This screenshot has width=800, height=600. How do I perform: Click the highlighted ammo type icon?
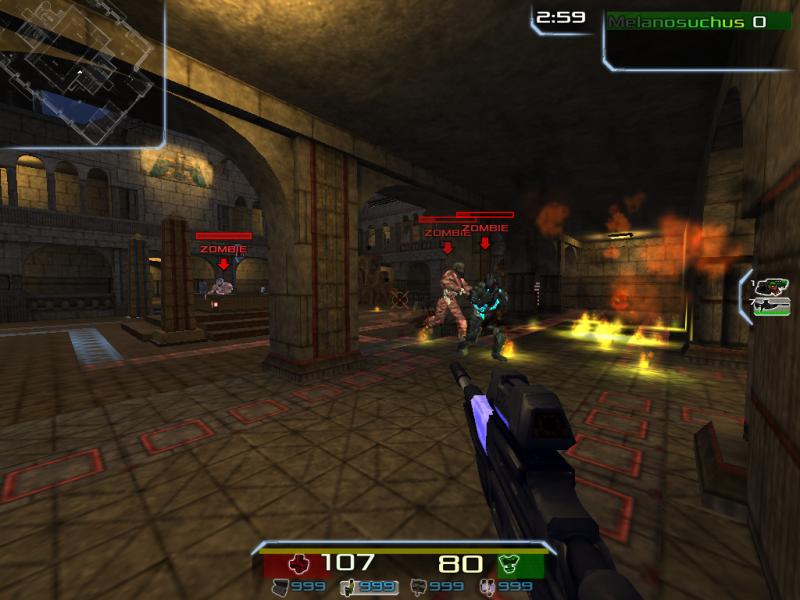350,587
